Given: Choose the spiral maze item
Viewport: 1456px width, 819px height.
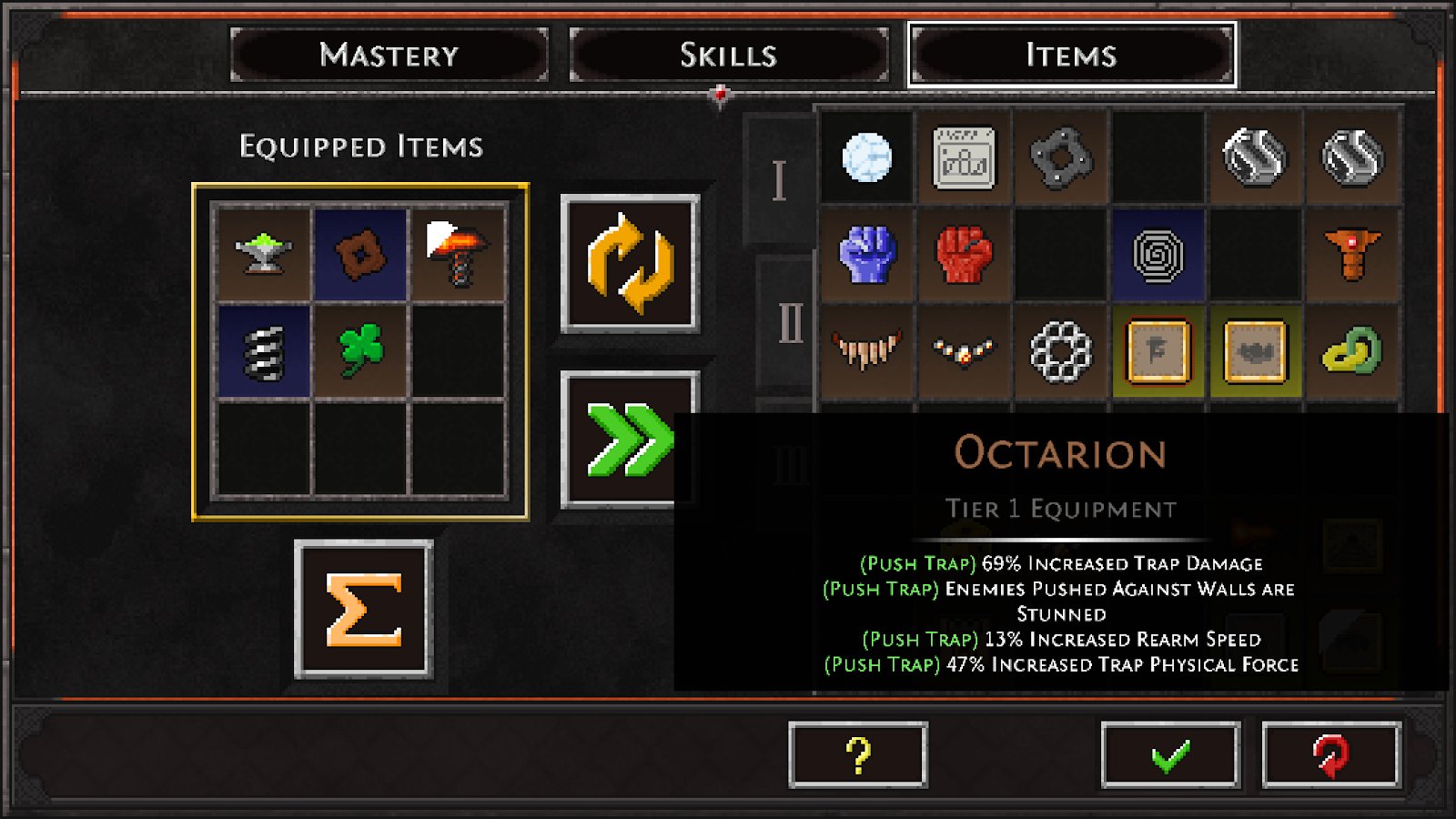Looking at the screenshot, I should (1158, 254).
